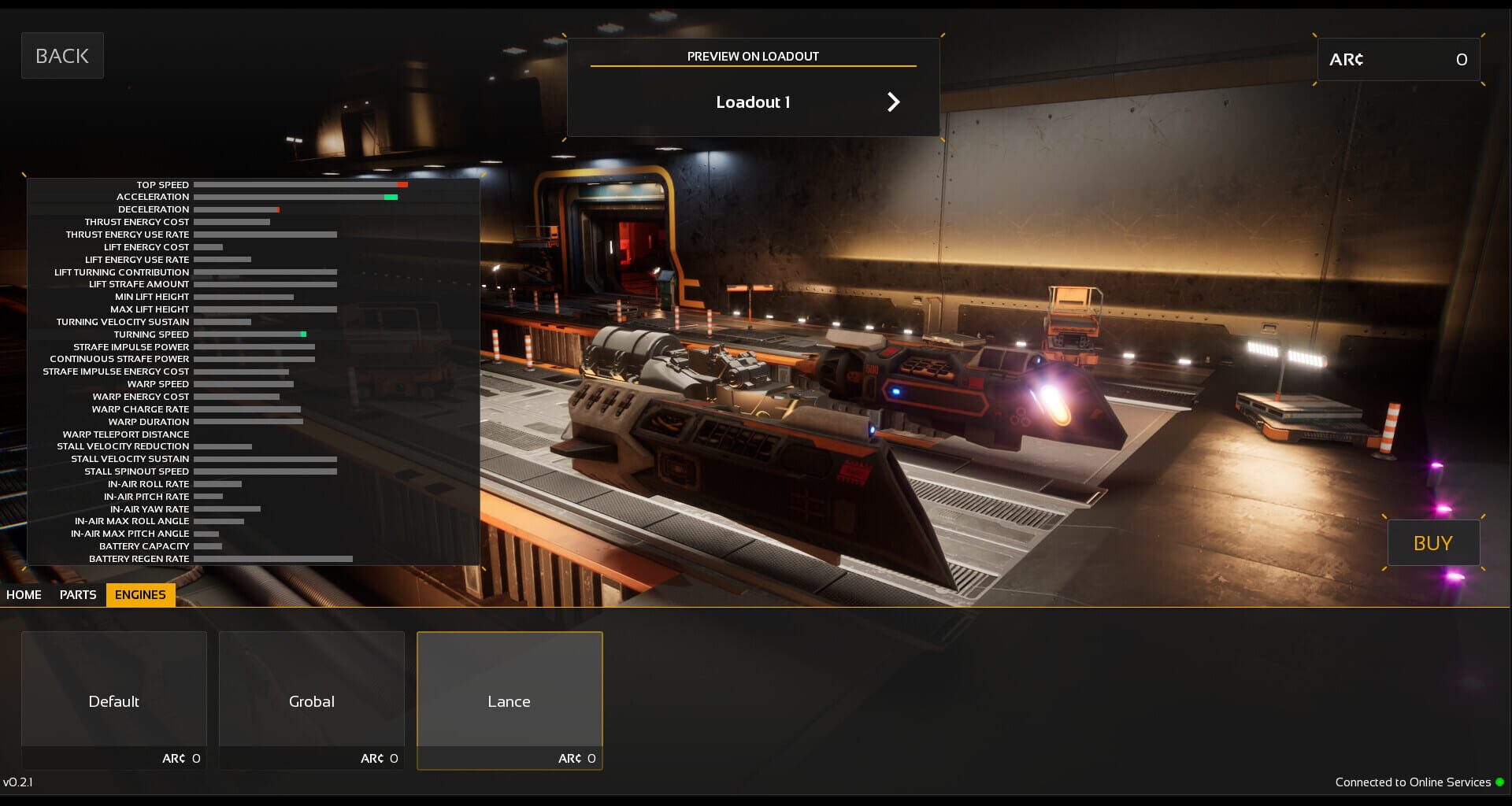Click the AR¢ price on the Default card
Viewport: 1512px width, 806px height.
pos(181,758)
